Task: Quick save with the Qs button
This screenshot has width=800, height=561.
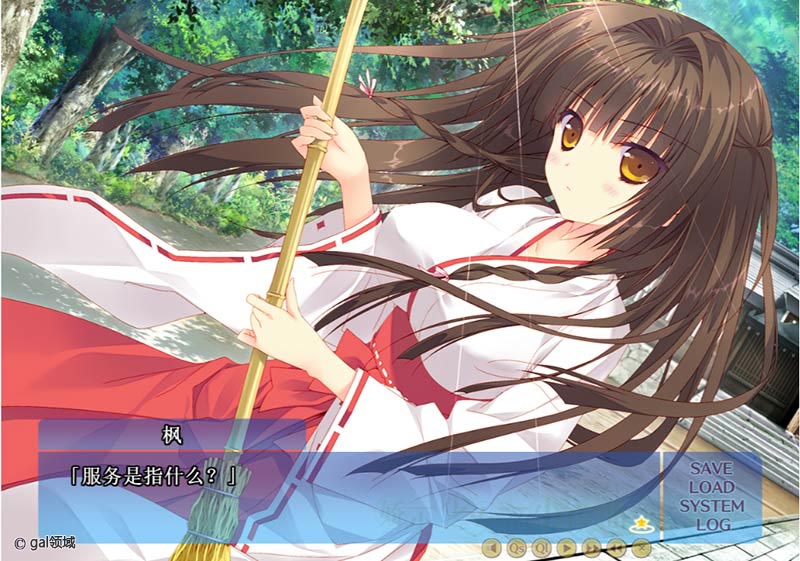Action: coord(516,547)
